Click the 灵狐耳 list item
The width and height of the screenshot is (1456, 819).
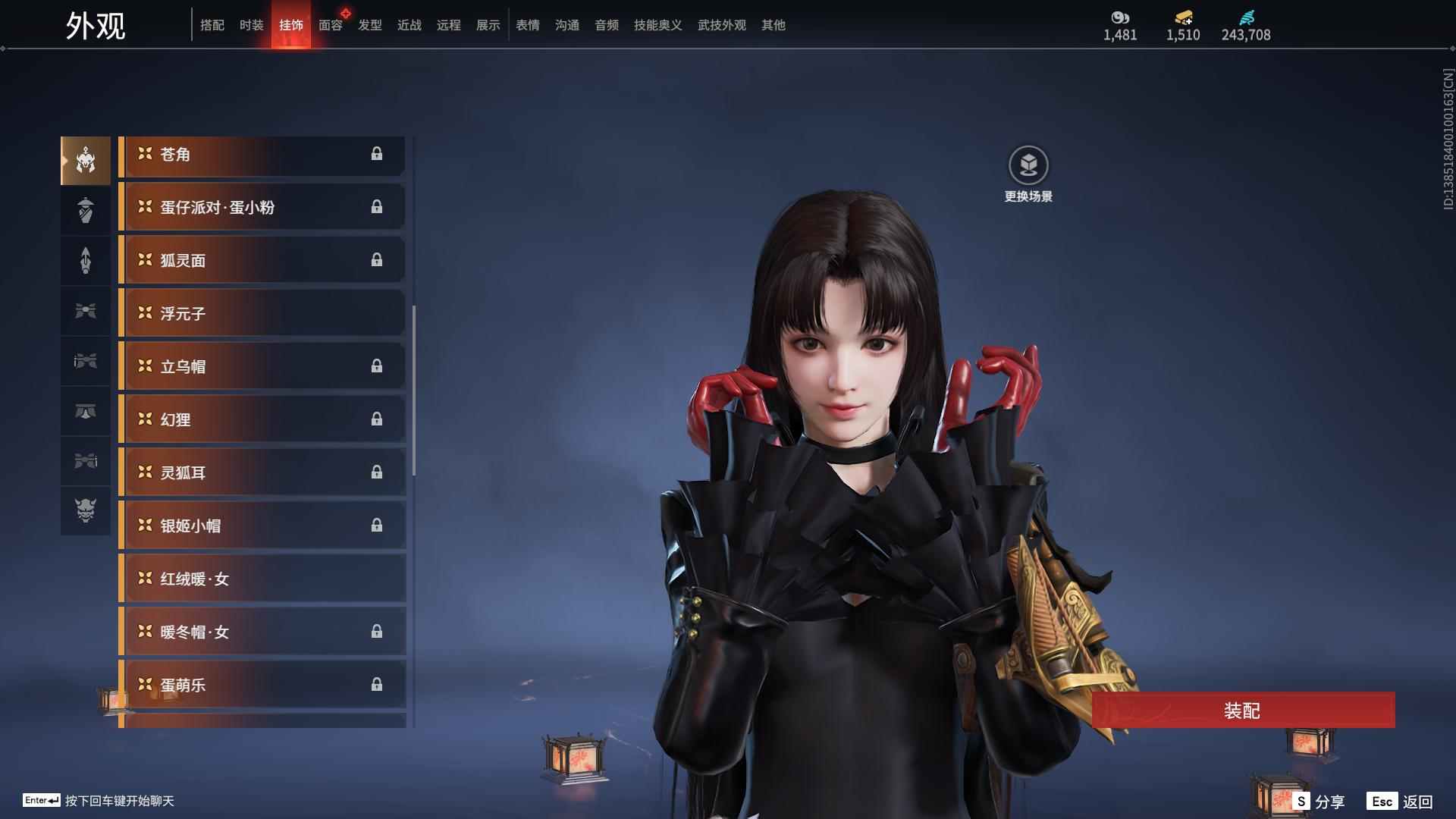(262, 472)
